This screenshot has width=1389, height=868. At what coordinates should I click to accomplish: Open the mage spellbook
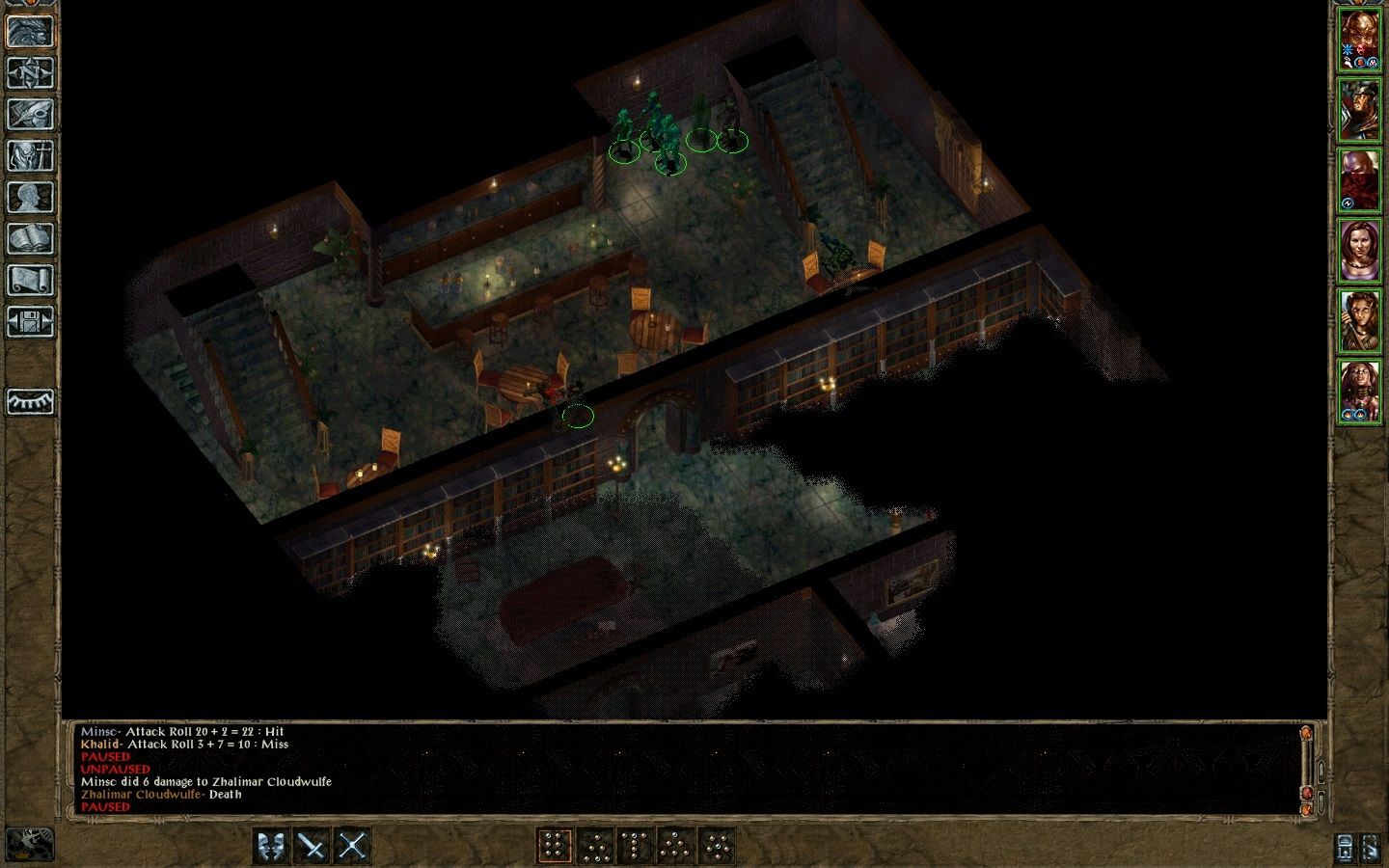(x=30, y=238)
